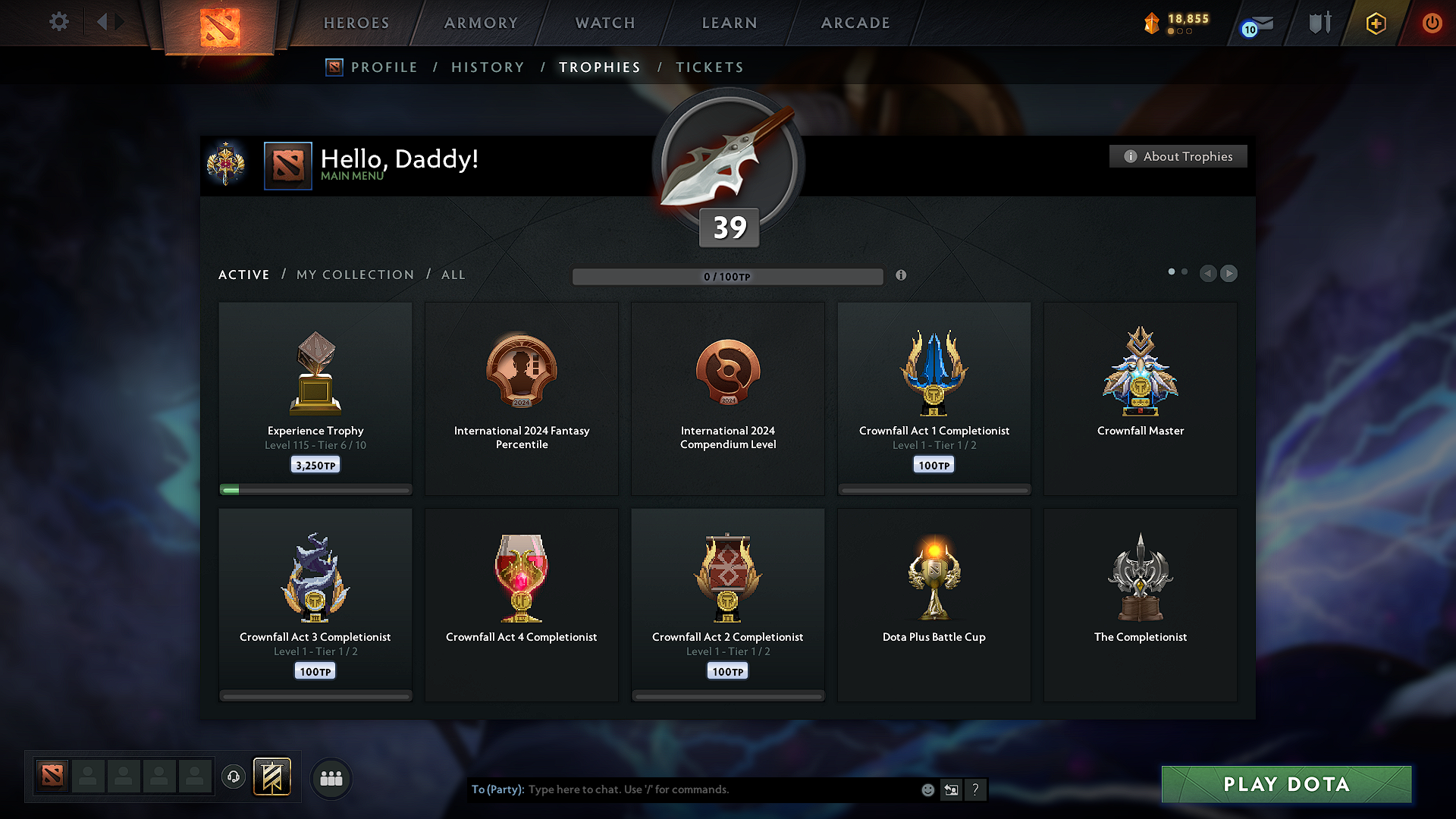Toggle the ALL trophy filter

click(x=453, y=275)
